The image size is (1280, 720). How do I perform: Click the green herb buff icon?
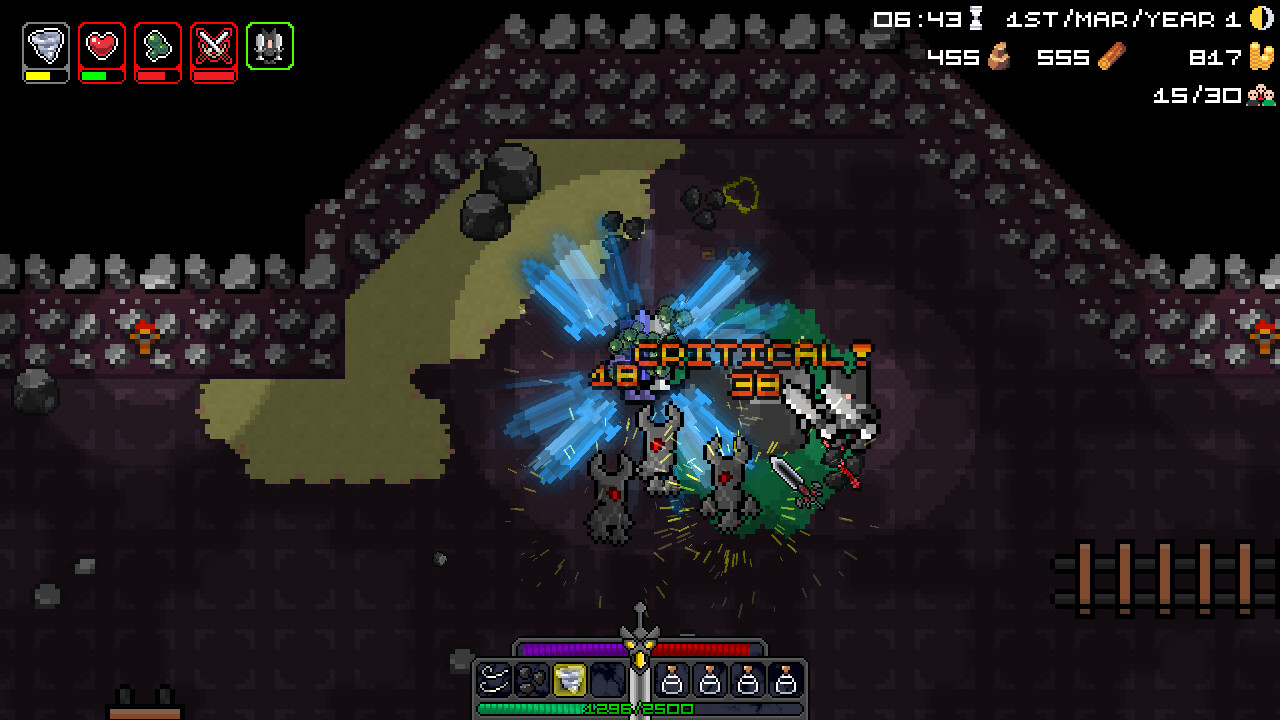pyautogui.click(x=157, y=43)
